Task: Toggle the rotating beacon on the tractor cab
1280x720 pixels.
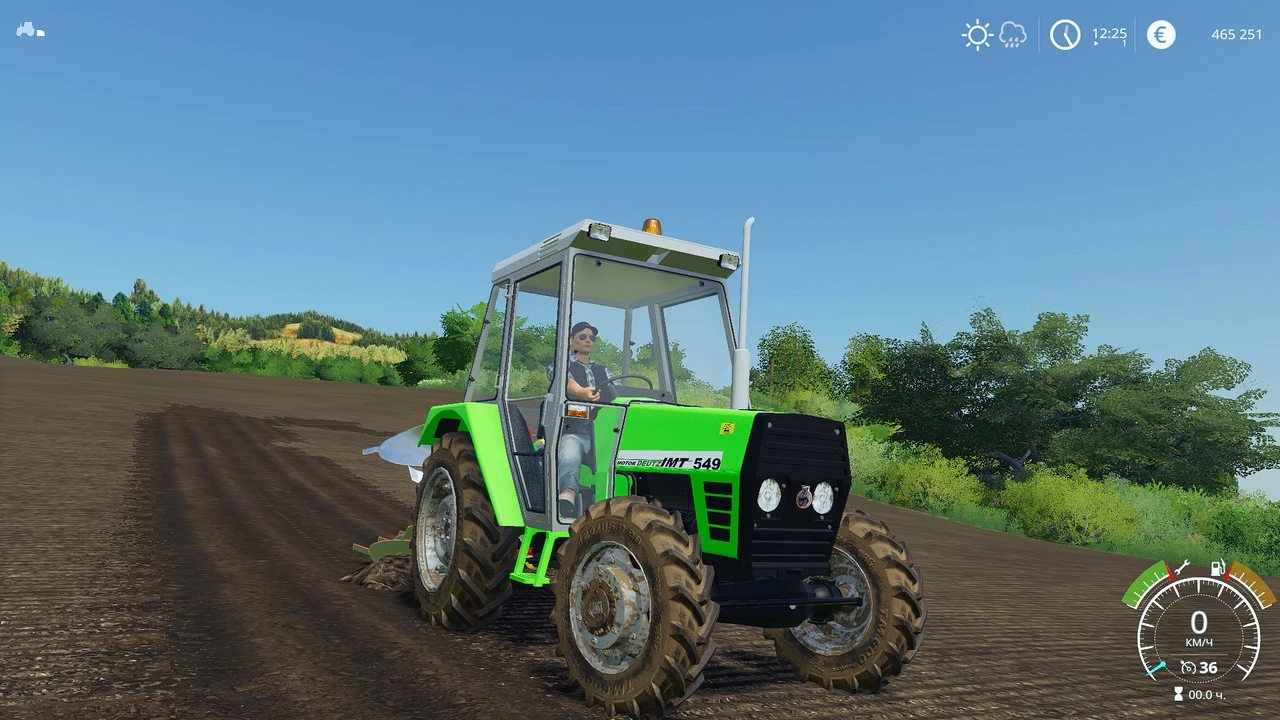Action: pos(654,227)
